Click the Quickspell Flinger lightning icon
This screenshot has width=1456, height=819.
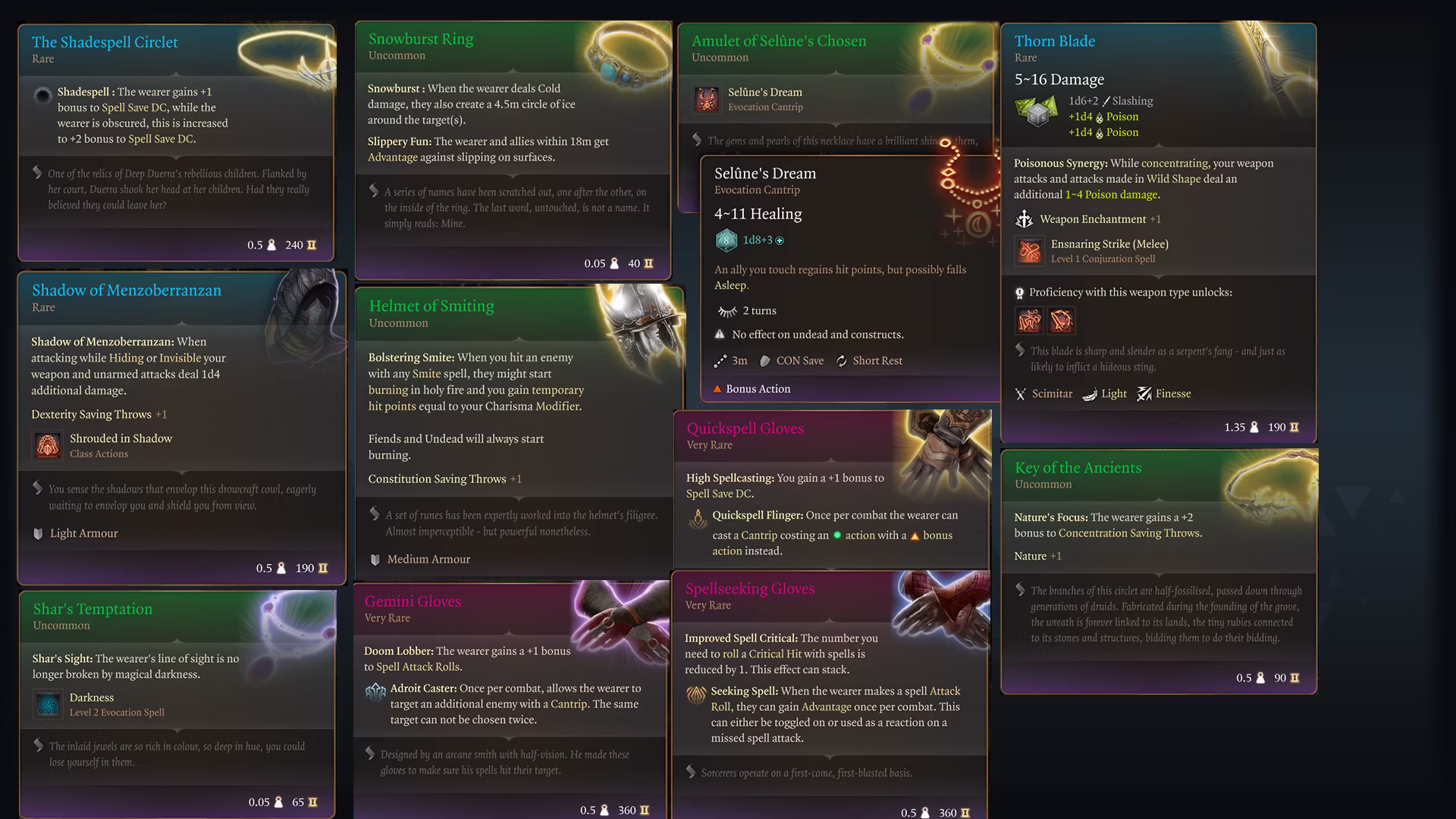[x=697, y=519]
